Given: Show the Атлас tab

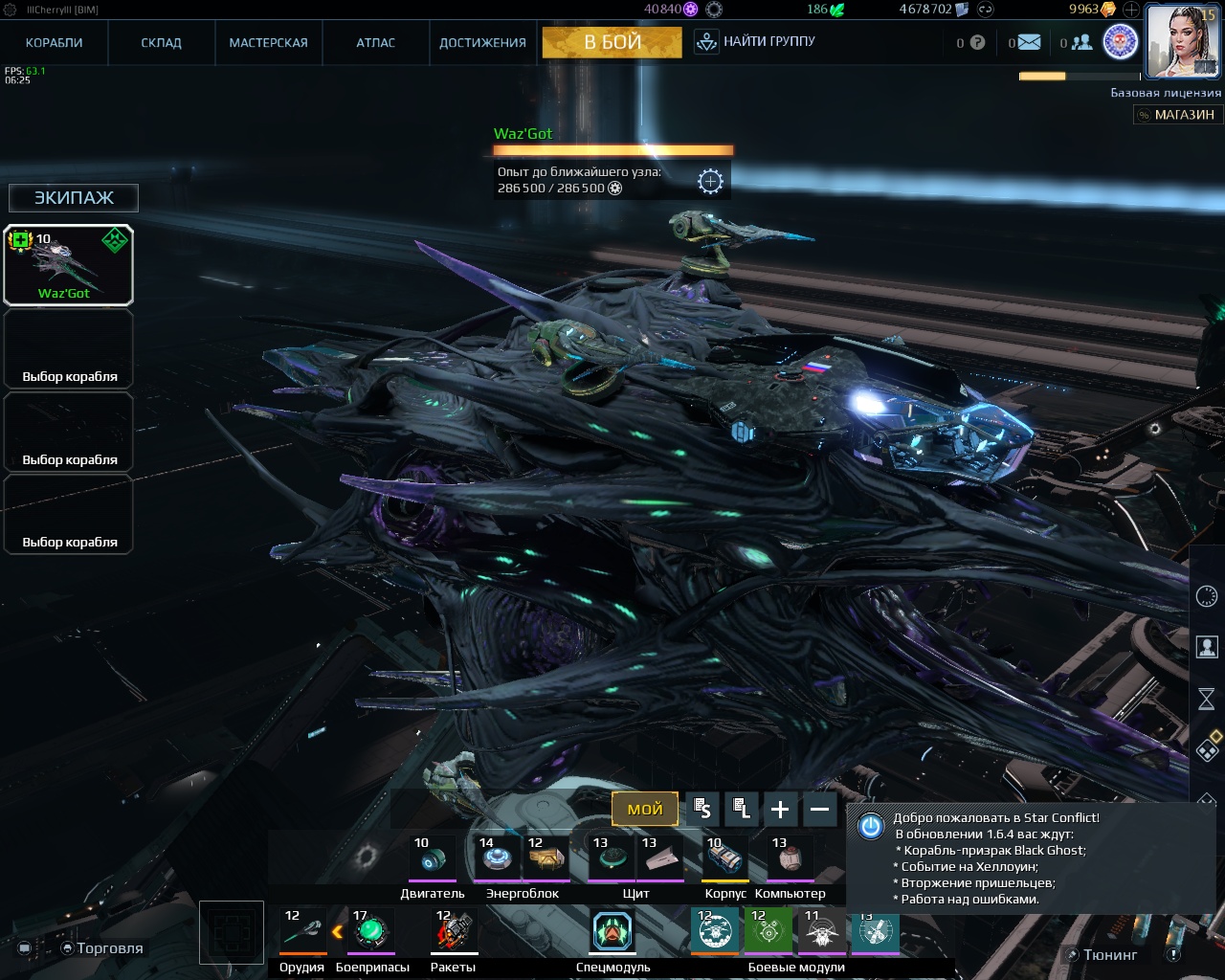Looking at the screenshot, I should coord(376,43).
